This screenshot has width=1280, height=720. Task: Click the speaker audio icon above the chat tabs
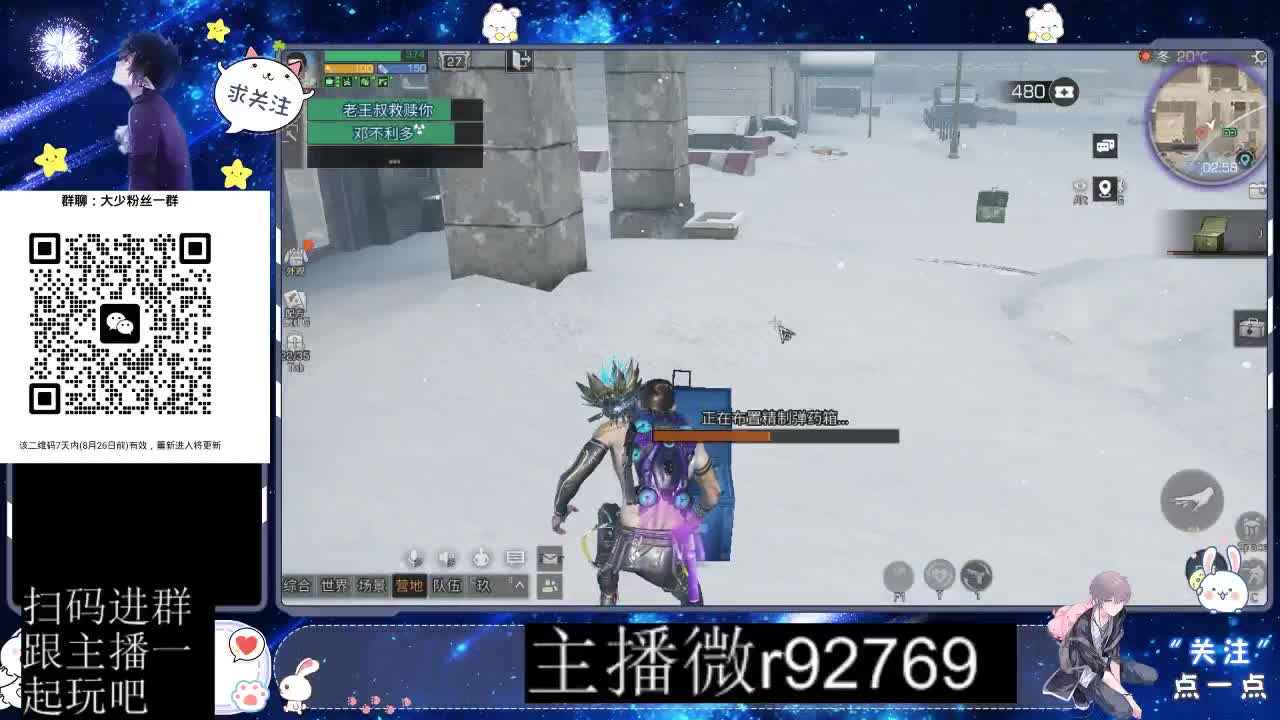(x=447, y=558)
